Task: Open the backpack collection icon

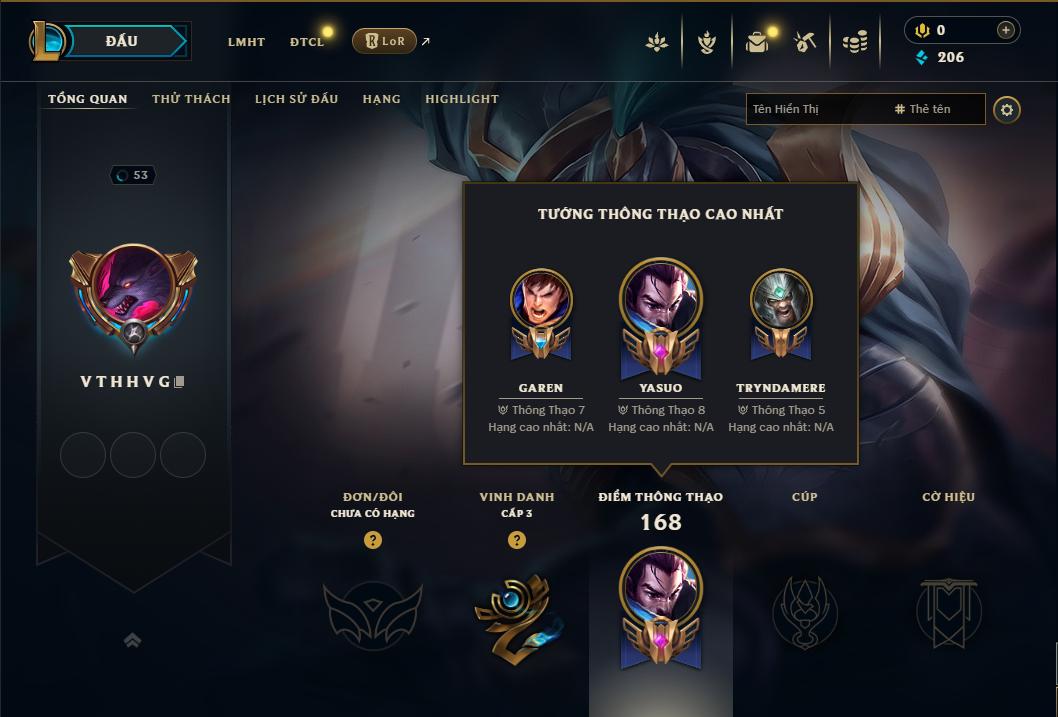Action: point(757,42)
